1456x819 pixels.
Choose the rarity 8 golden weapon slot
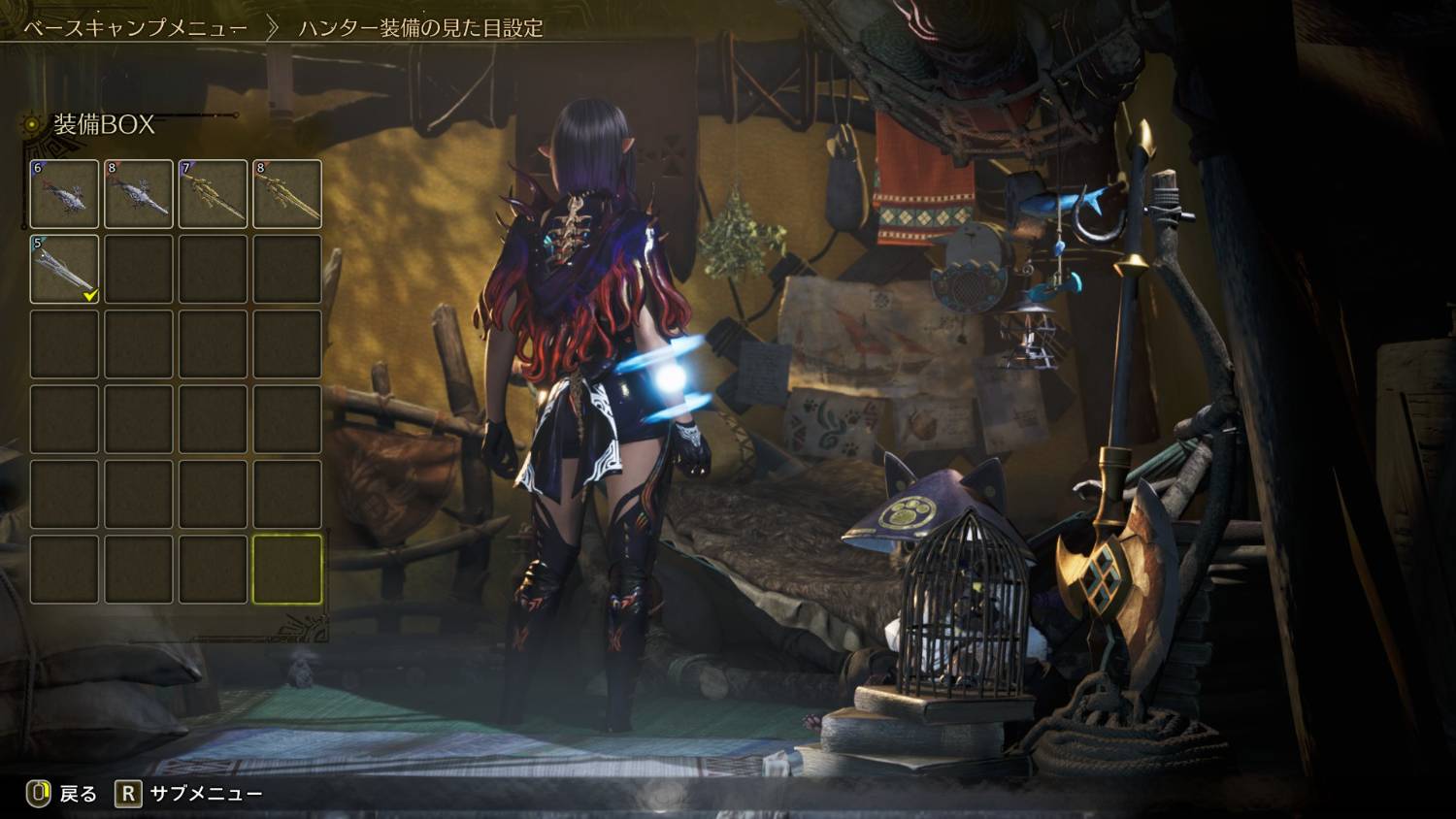pyautogui.click(x=287, y=194)
